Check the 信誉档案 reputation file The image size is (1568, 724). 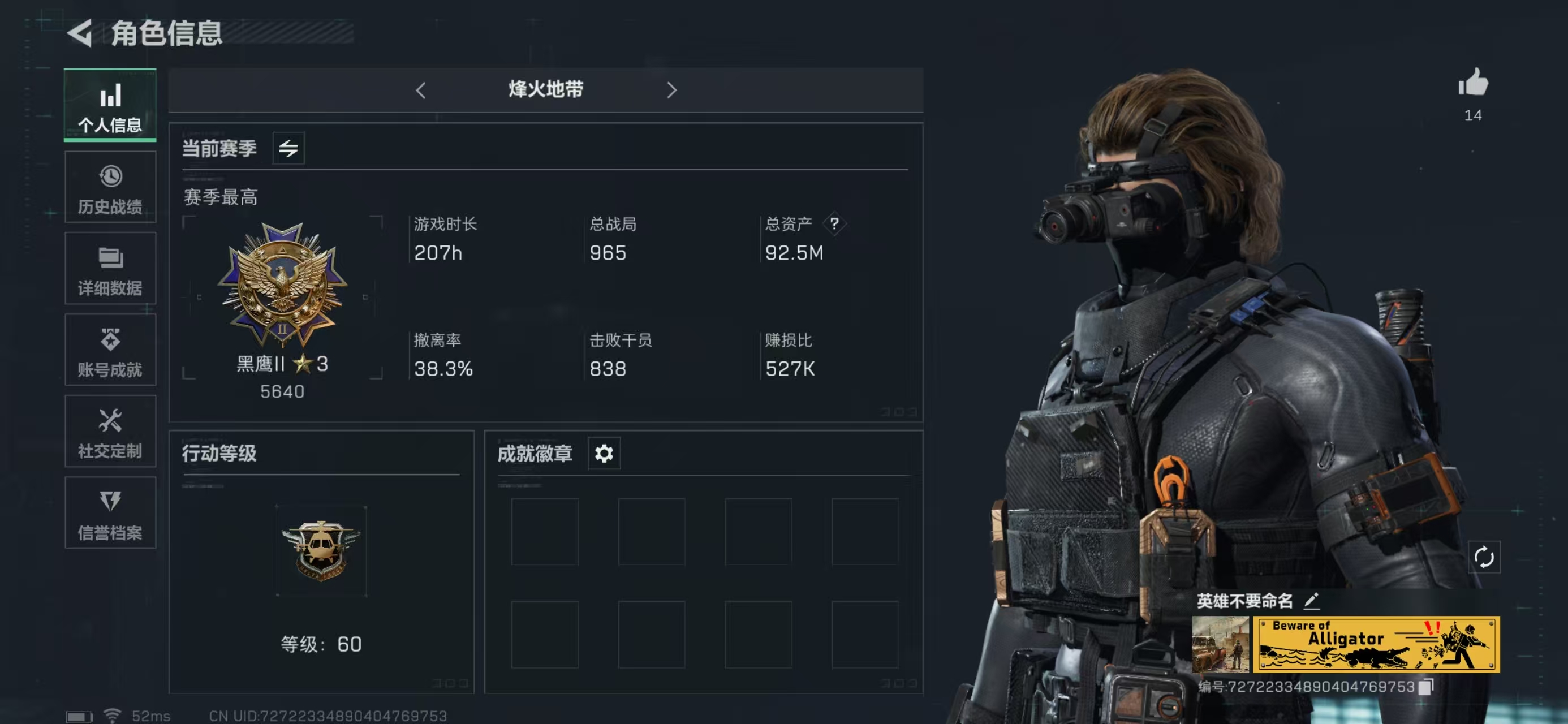[x=110, y=512]
